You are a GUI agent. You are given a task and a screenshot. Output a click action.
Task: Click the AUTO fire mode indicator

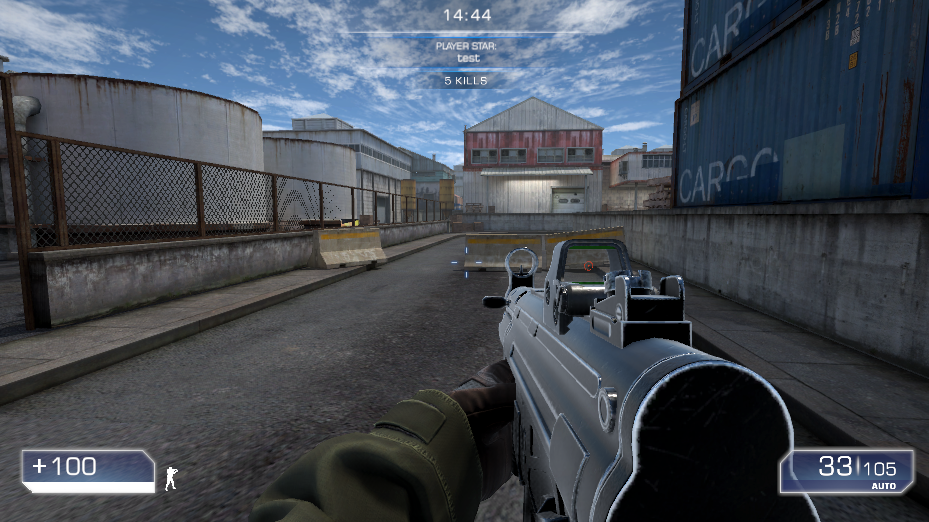tap(884, 485)
